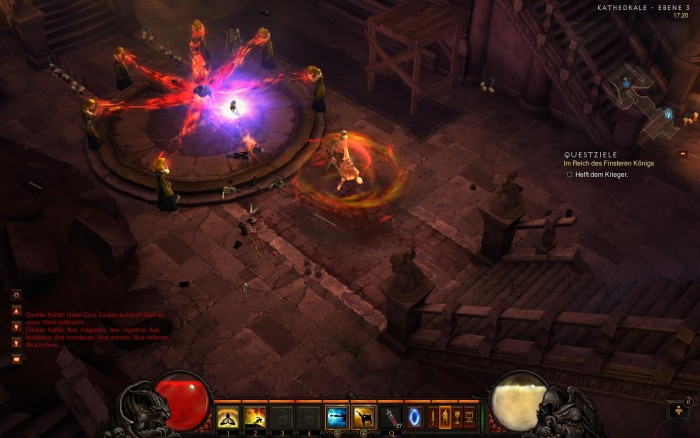
Task: Collapse the Questziele tracker with red button
Action: [x=683, y=154]
